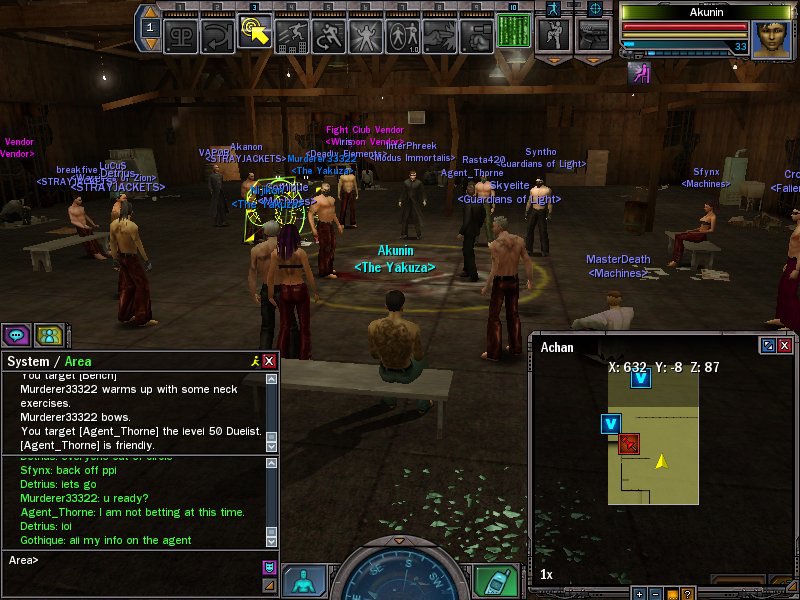
Task: Open the chat speech bubble button
Action: (x=16, y=335)
